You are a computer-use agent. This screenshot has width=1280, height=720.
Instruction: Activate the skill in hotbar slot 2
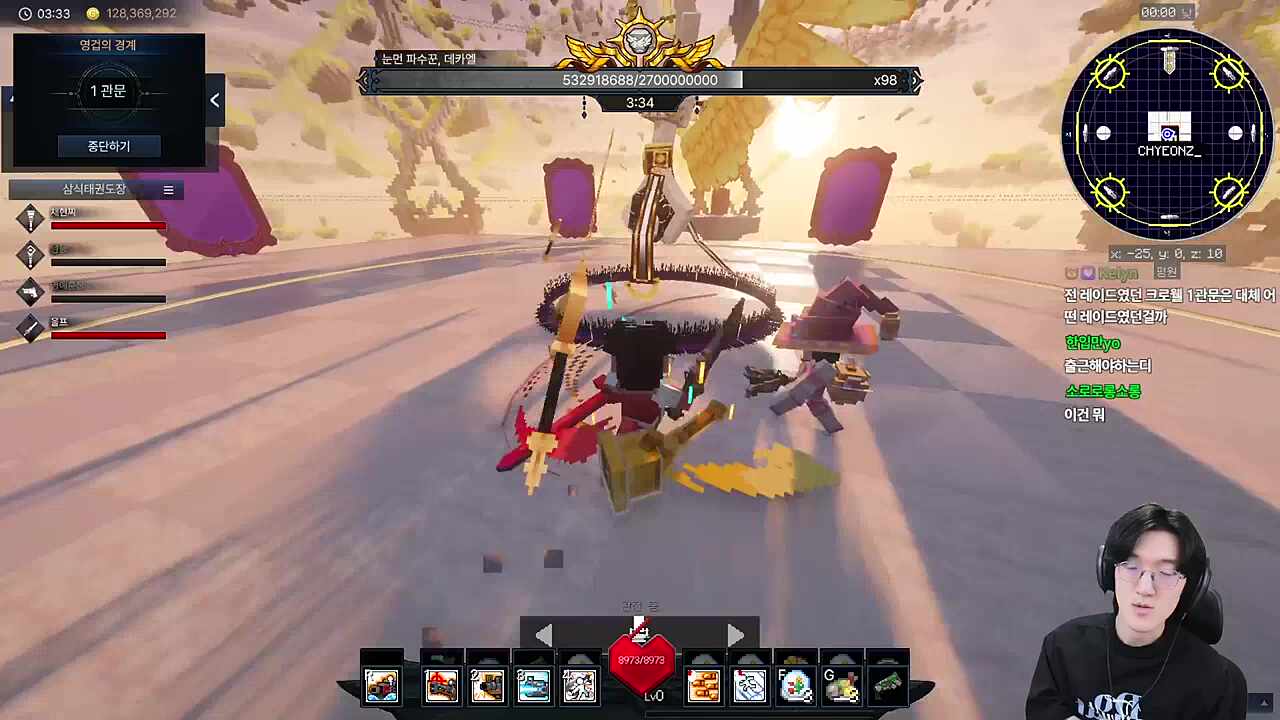pos(487,685)
